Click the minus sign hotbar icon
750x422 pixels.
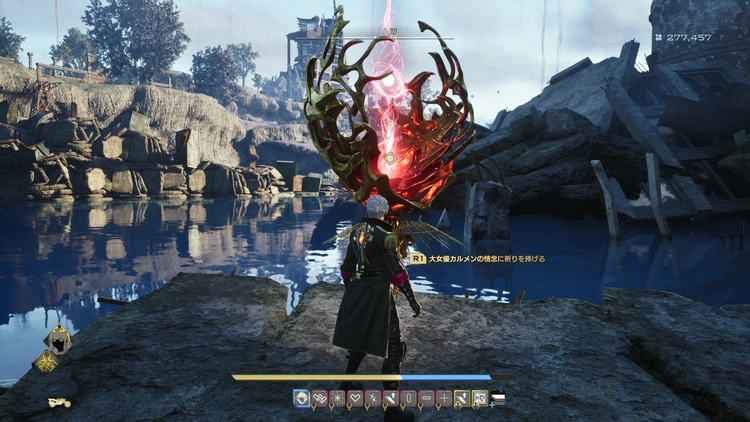click(427, 398)
